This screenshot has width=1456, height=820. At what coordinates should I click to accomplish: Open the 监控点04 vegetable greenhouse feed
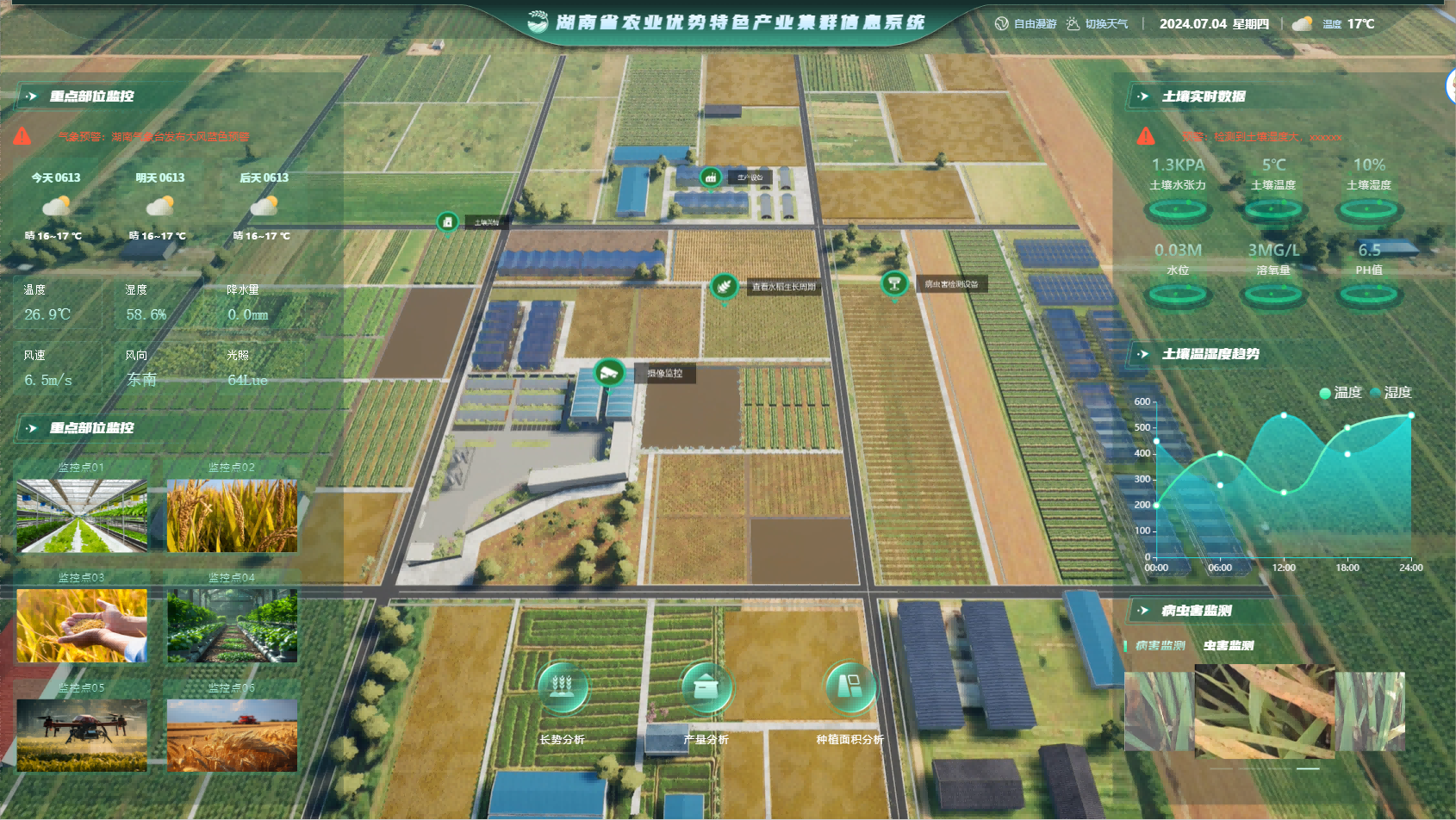(232, 625)
